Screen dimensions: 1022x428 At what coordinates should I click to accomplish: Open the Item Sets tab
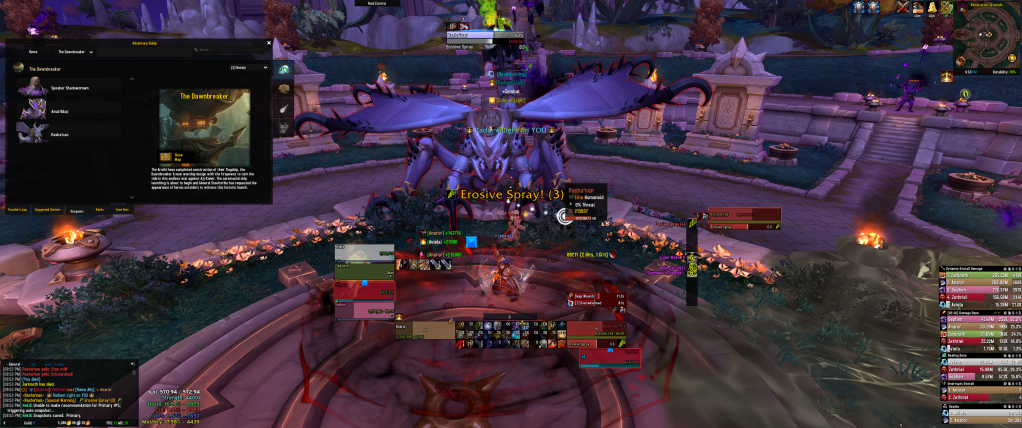click(x=122, y=210)
